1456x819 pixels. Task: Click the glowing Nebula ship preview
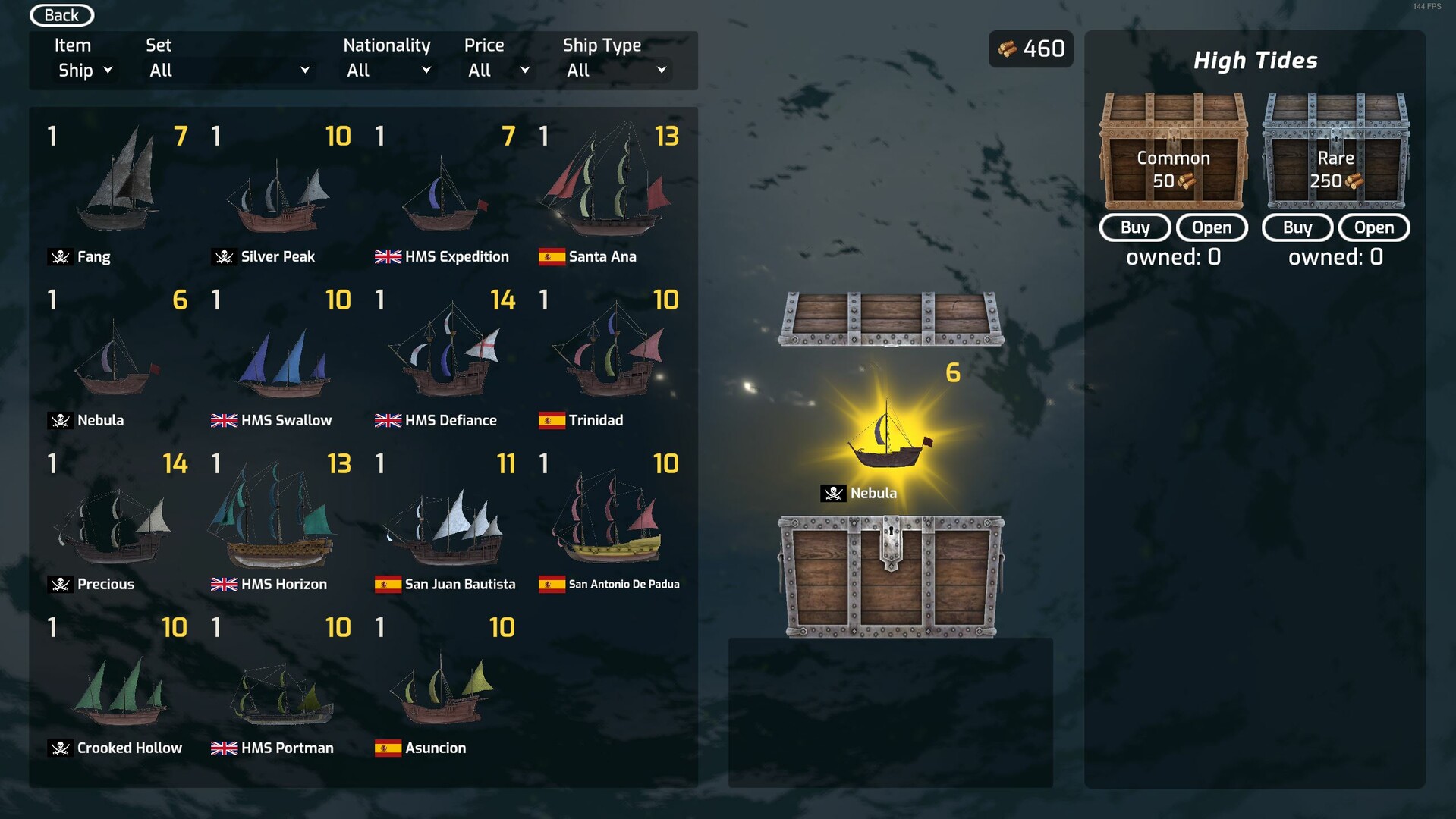(x=888, y=440)
